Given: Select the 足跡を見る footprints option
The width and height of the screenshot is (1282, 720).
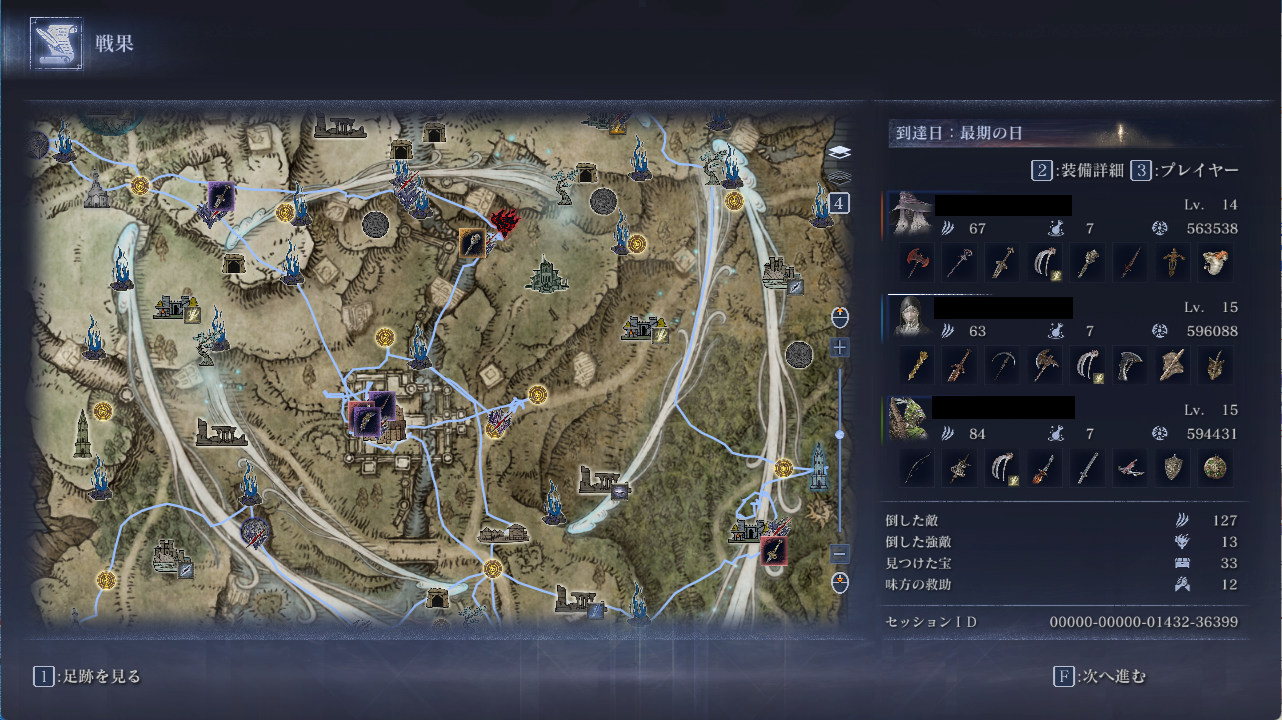Looking at the screenshot, I should 88,676.
